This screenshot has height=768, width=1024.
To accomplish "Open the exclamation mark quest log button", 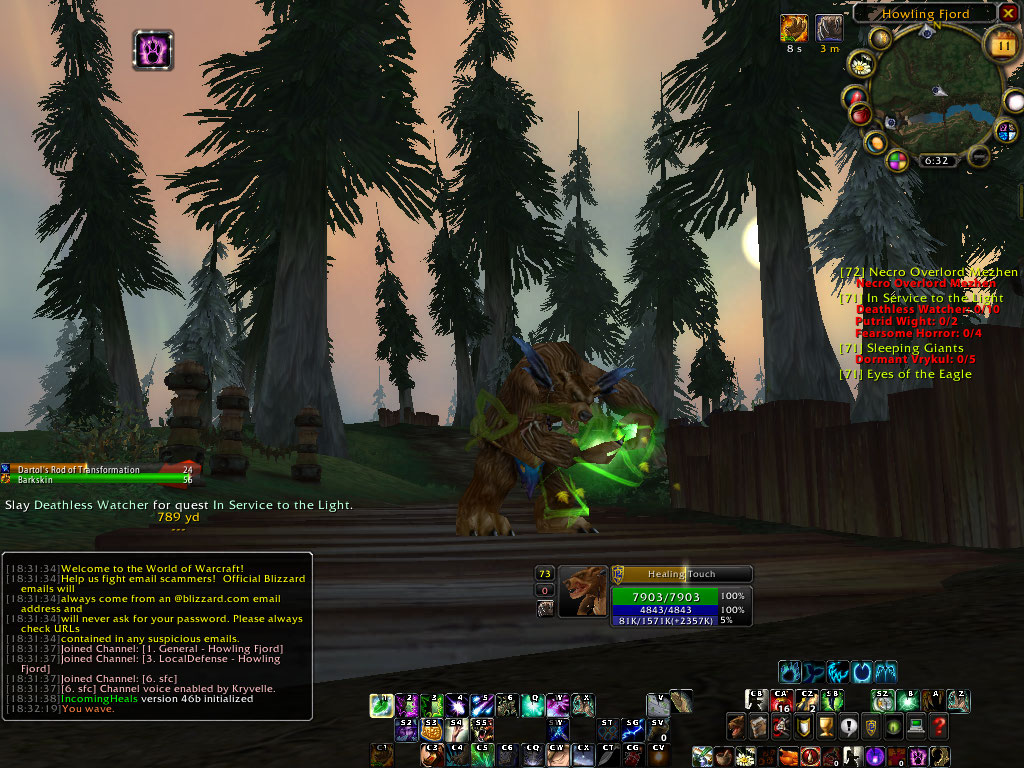I will tap(849, 726).
